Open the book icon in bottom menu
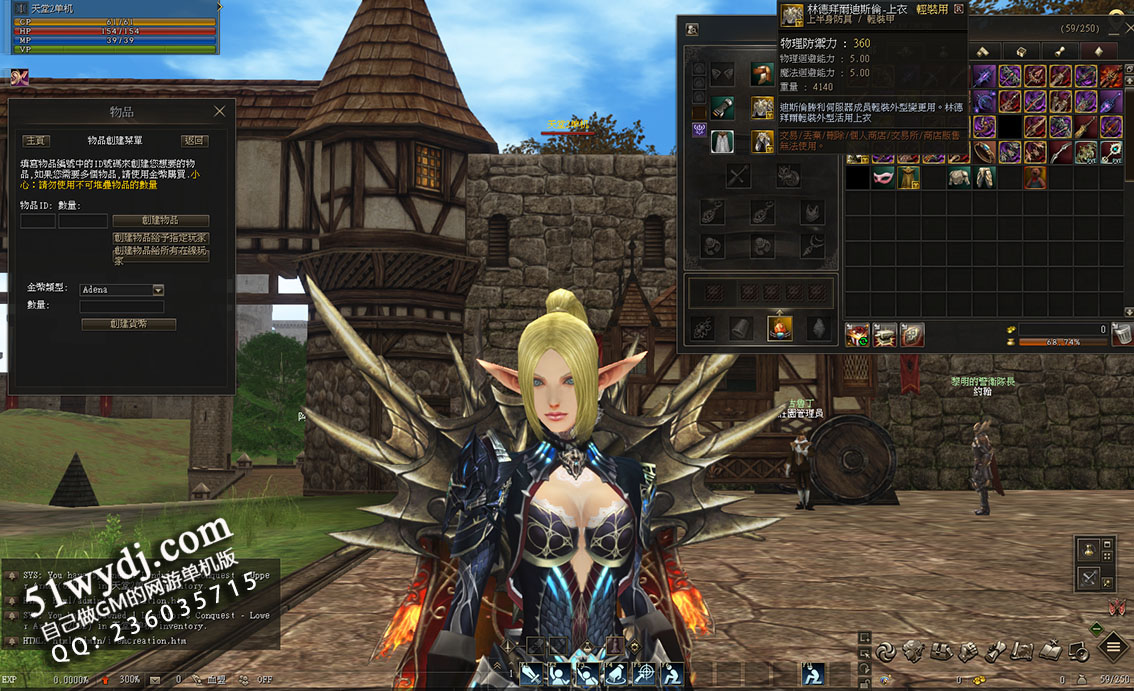The width and height of the screenshot is (1134, 691). click(x=1049, y=652)
